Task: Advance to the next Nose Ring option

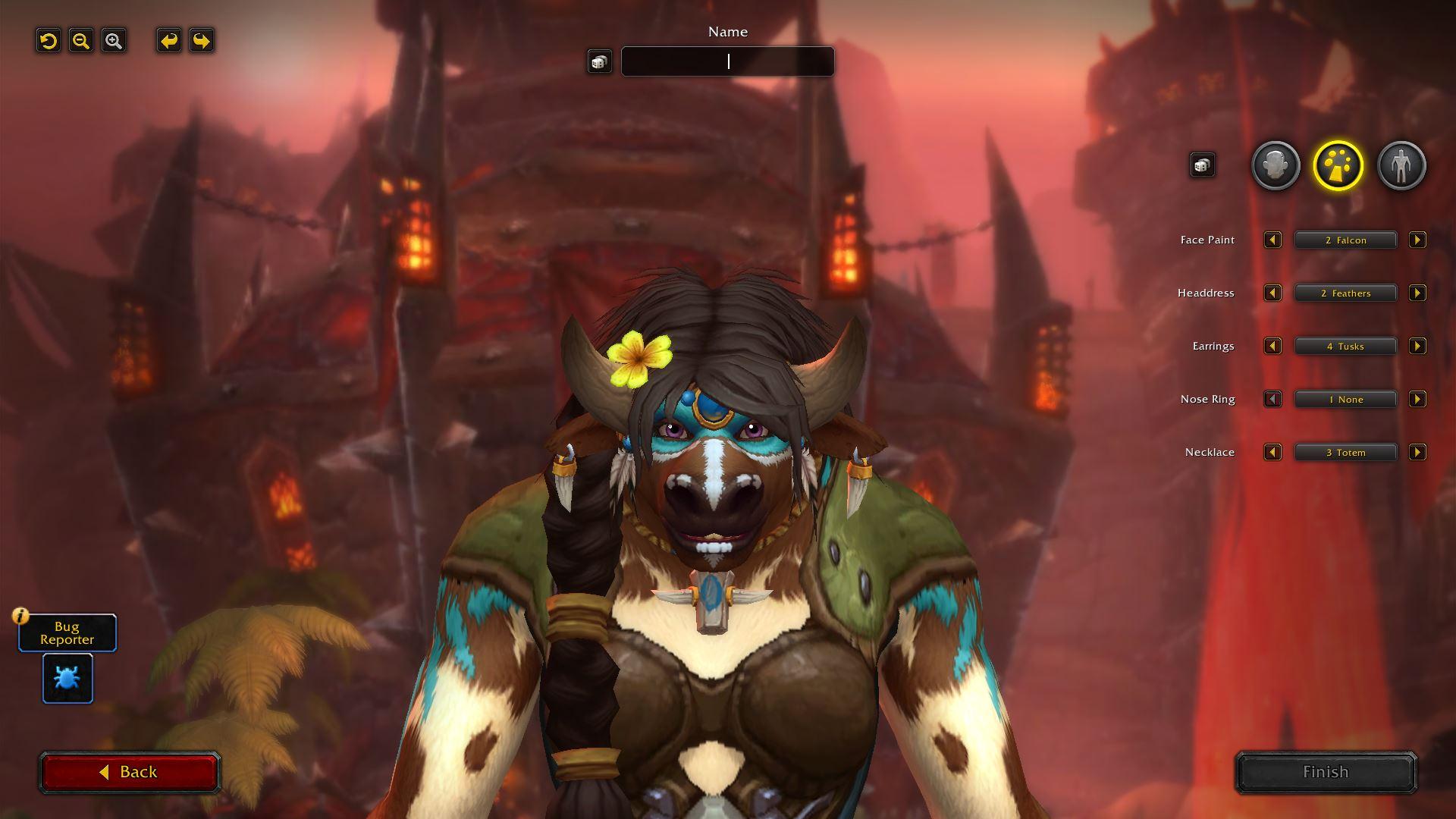Action: 1417,400
